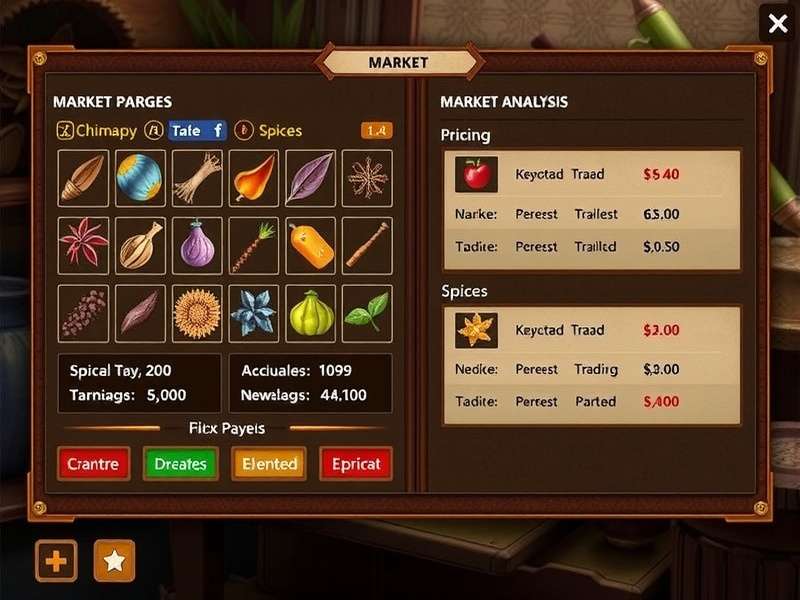Click the red Crantre button
This screenshot has width=800, height=600.
[93, 463]
